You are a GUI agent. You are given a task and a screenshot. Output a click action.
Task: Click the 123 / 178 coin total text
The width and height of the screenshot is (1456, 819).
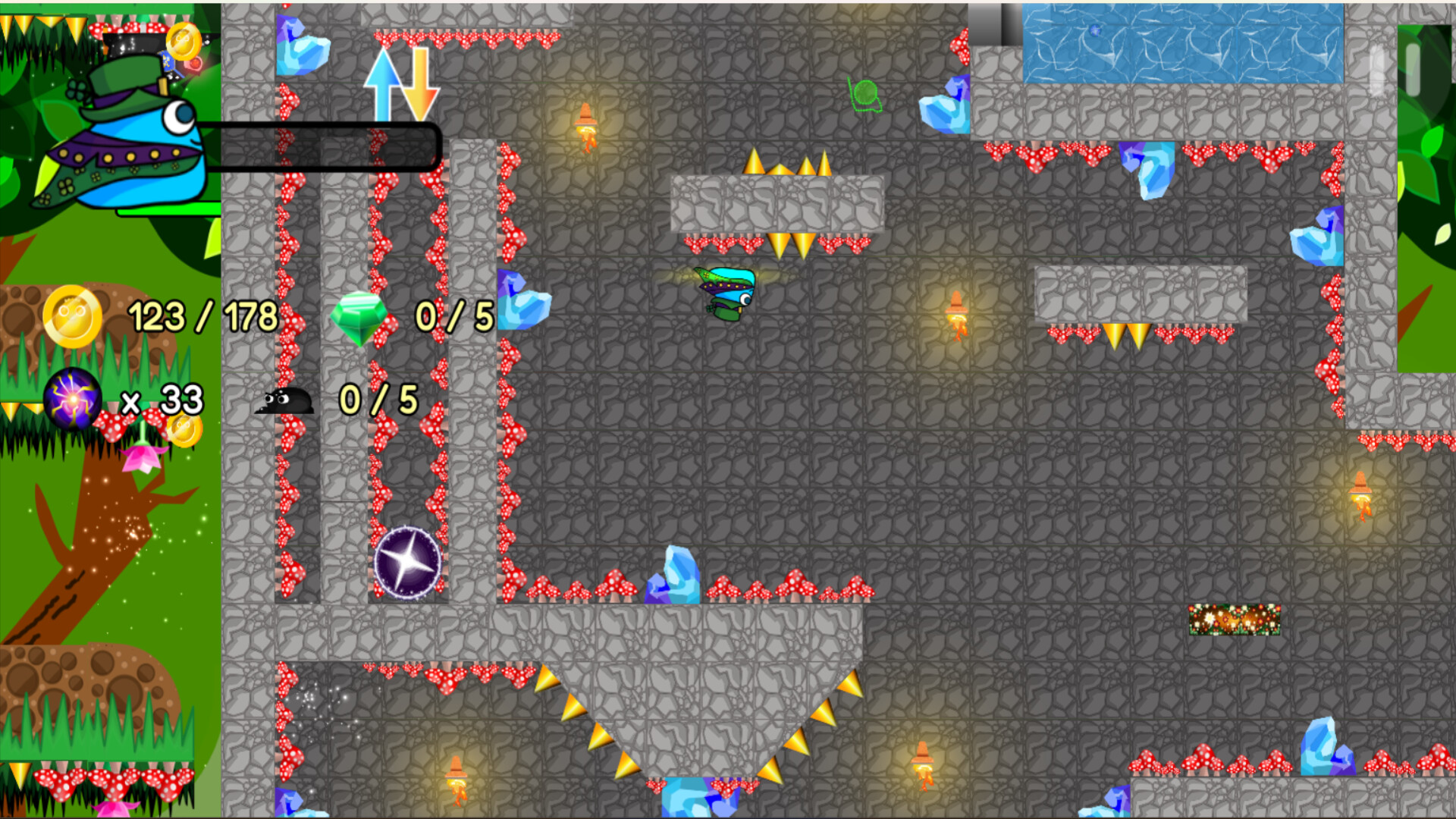pos(202,315)
